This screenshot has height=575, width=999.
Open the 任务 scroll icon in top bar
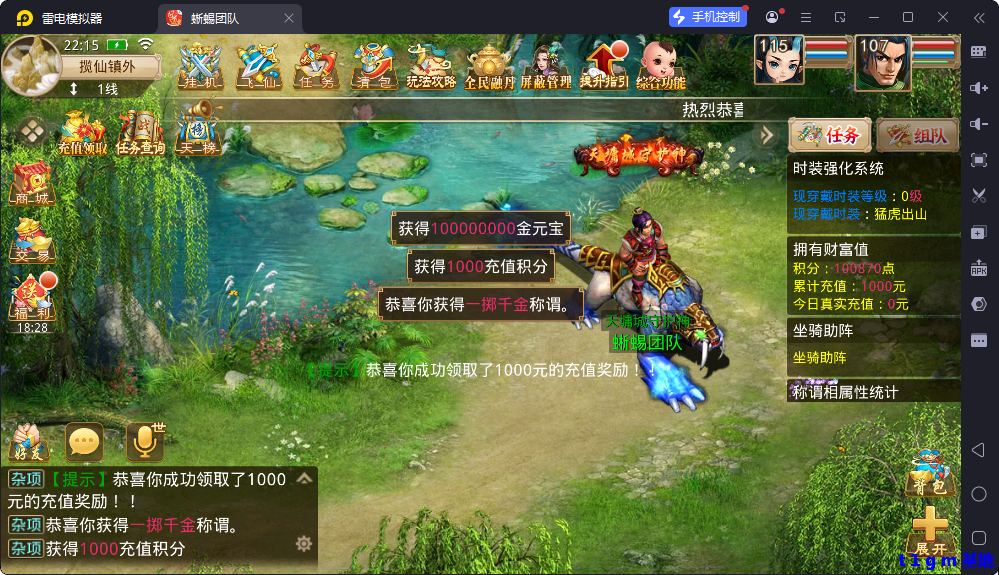316,66
